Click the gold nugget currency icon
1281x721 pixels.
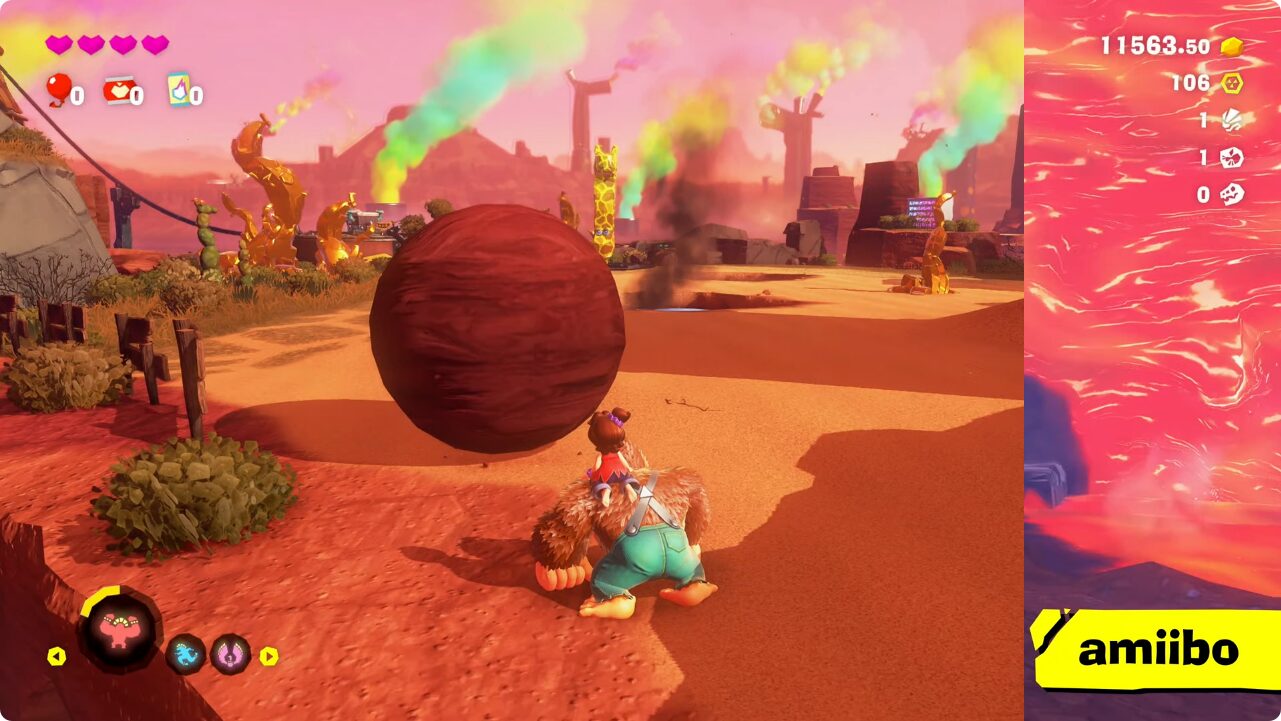1232,46
